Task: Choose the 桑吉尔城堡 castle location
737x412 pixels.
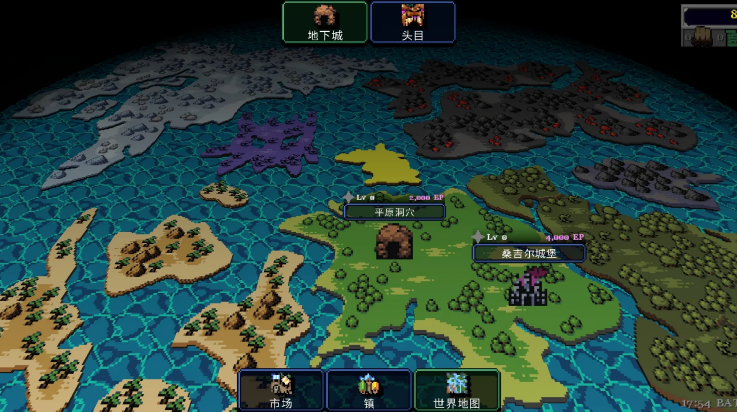Action: coord(527,287)
